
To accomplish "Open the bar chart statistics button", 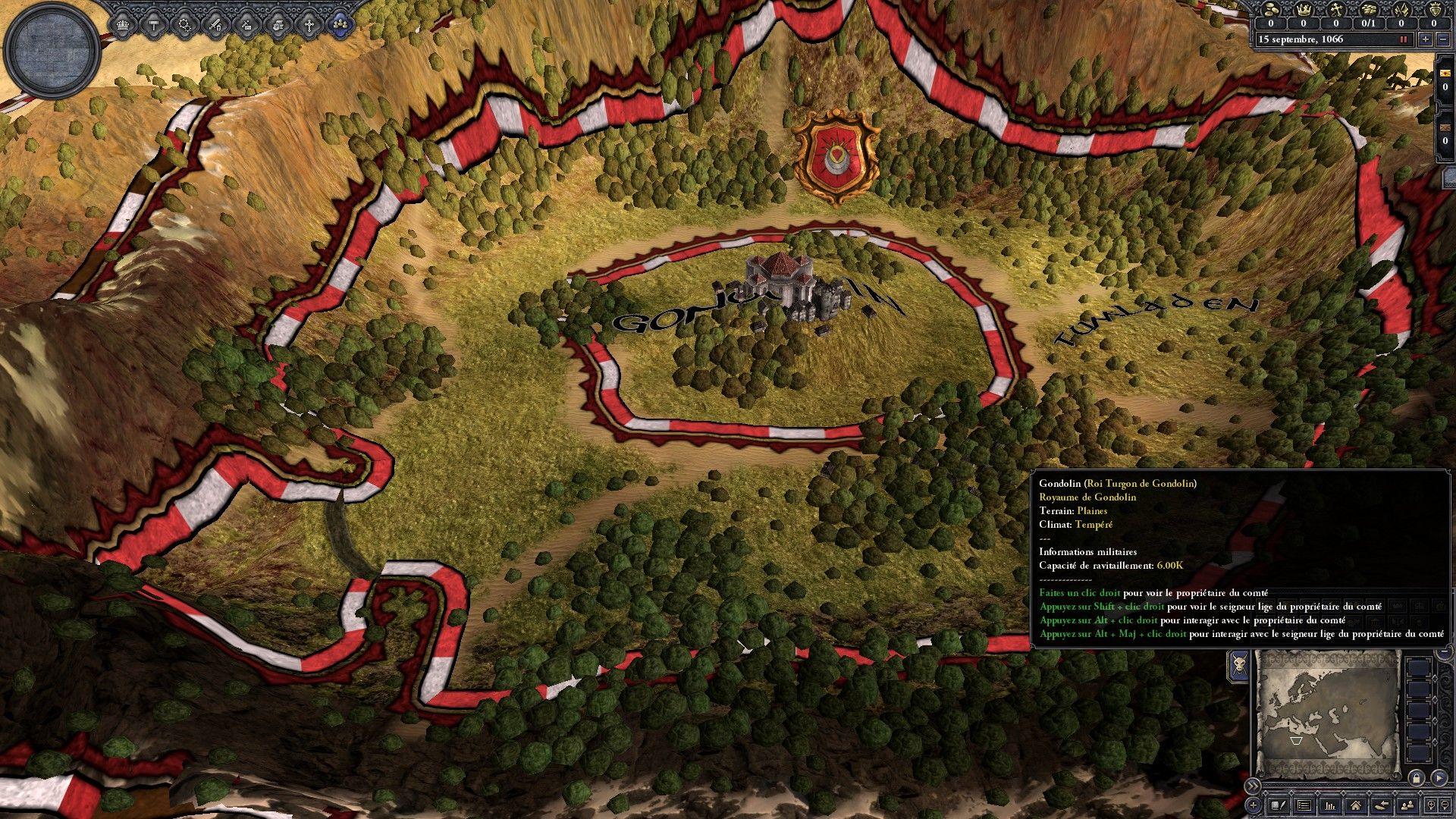I will coord(1330,805).
